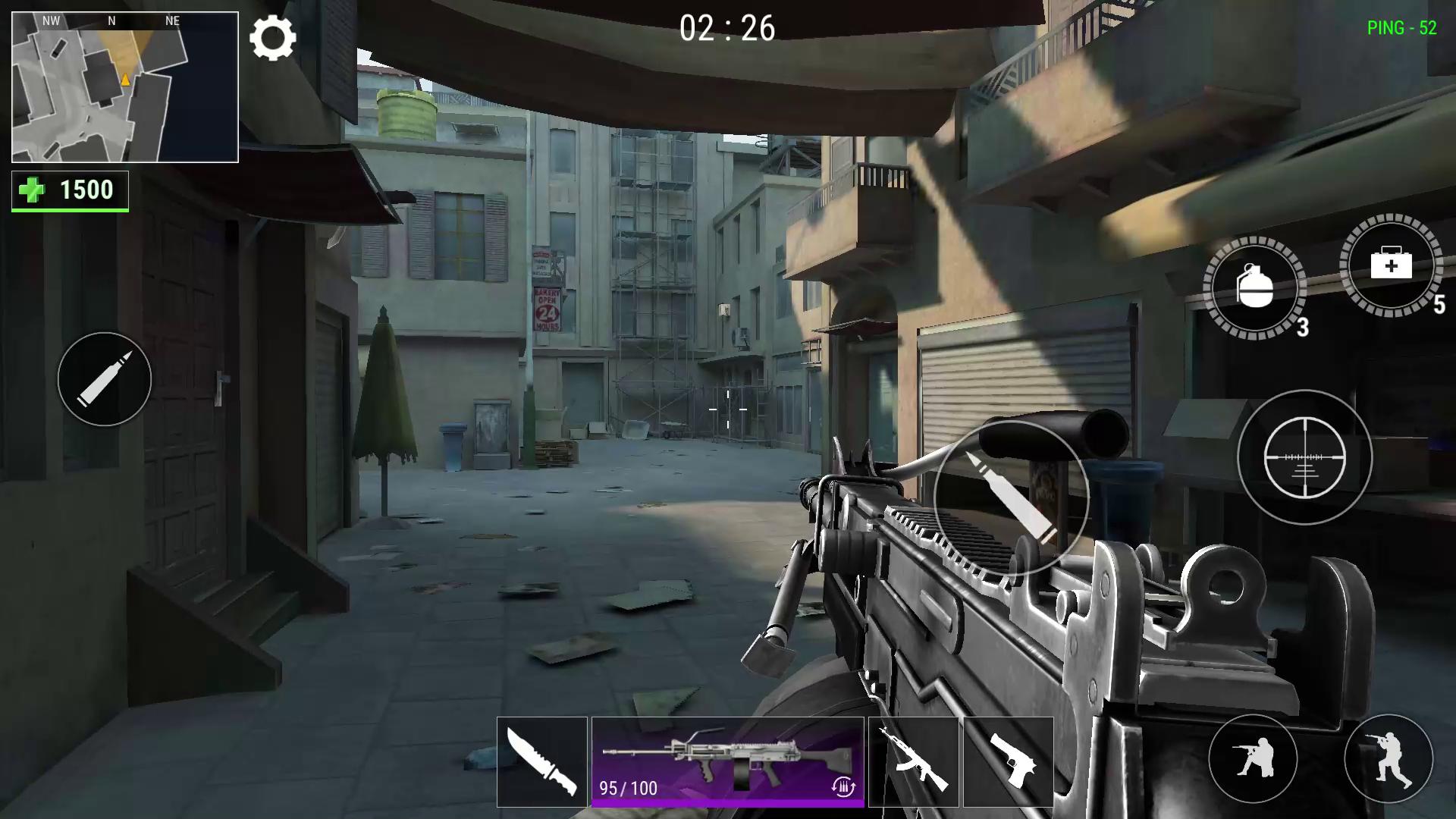Aim down sights with the scope icon
1456x819 pixels.
click(x=1306, y=457)
